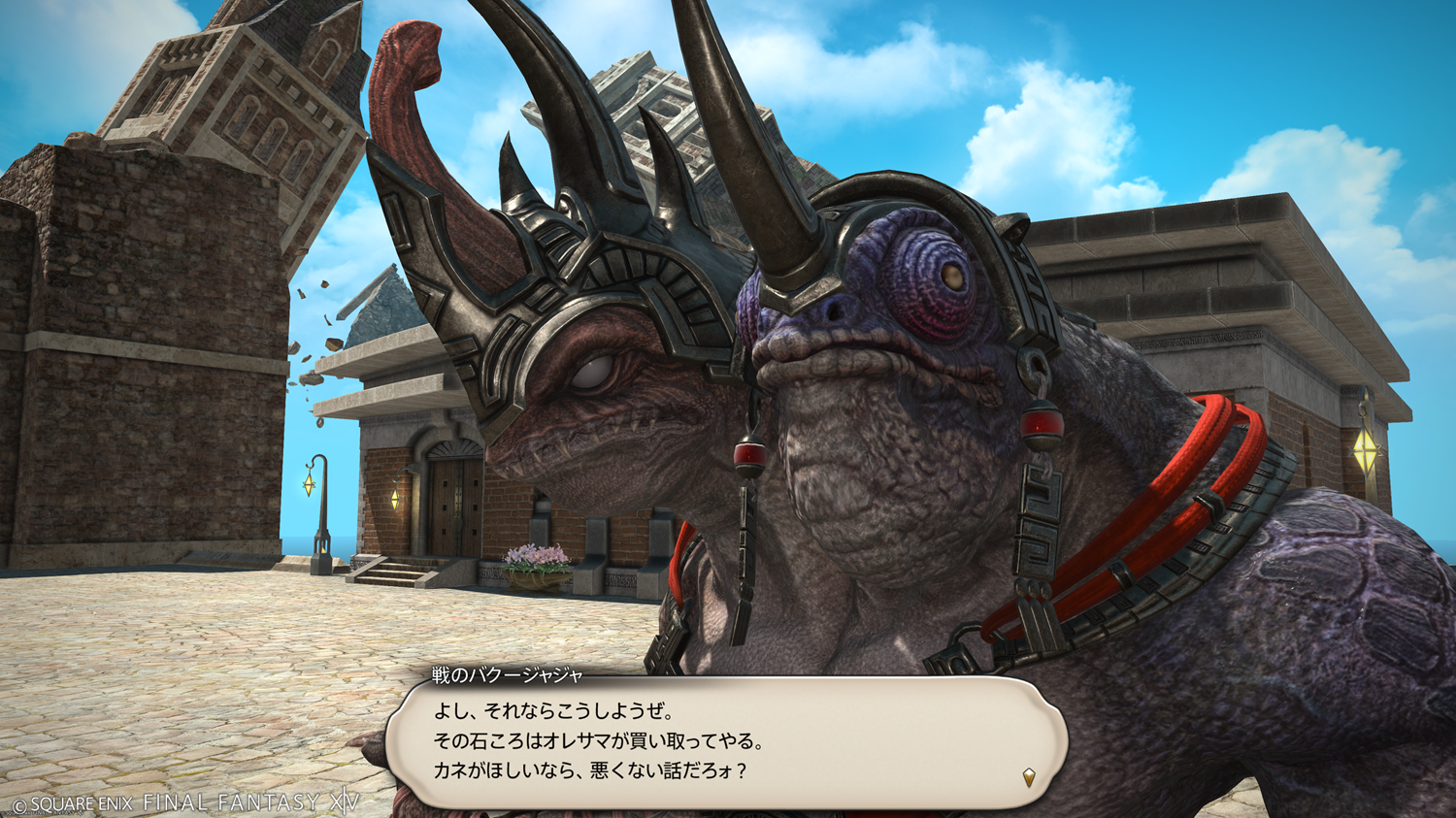The image size is (1456, 818).
Task: Advance dialogue with the gold arrow indicator
Action: pyautogui.click(x=1029, y=776)
